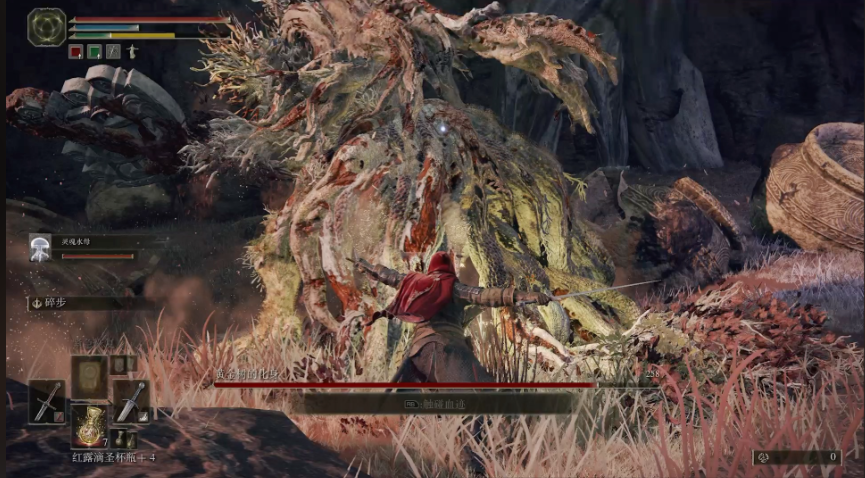
Task: Choose the right-hand sword slot
Action: click(x=130, y=401)
